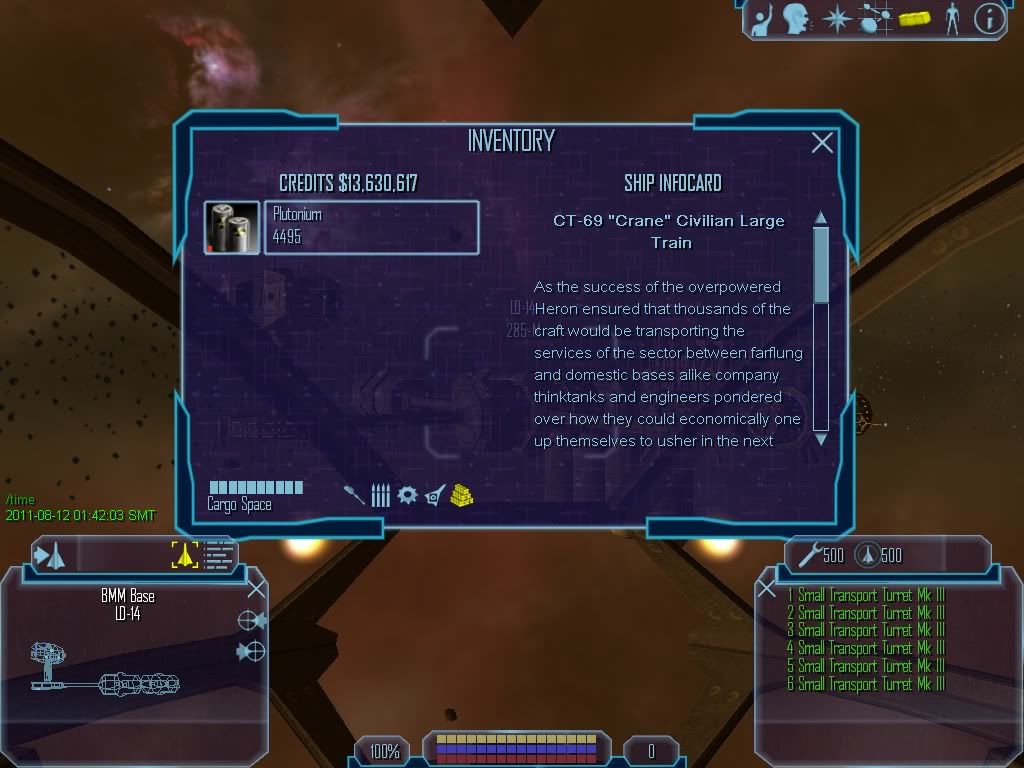This screenshot has height=768, width=1024.
Task: Toggle the highlighted yellow inventory icon
Action: pyautogui.click(x=914, y=19)
